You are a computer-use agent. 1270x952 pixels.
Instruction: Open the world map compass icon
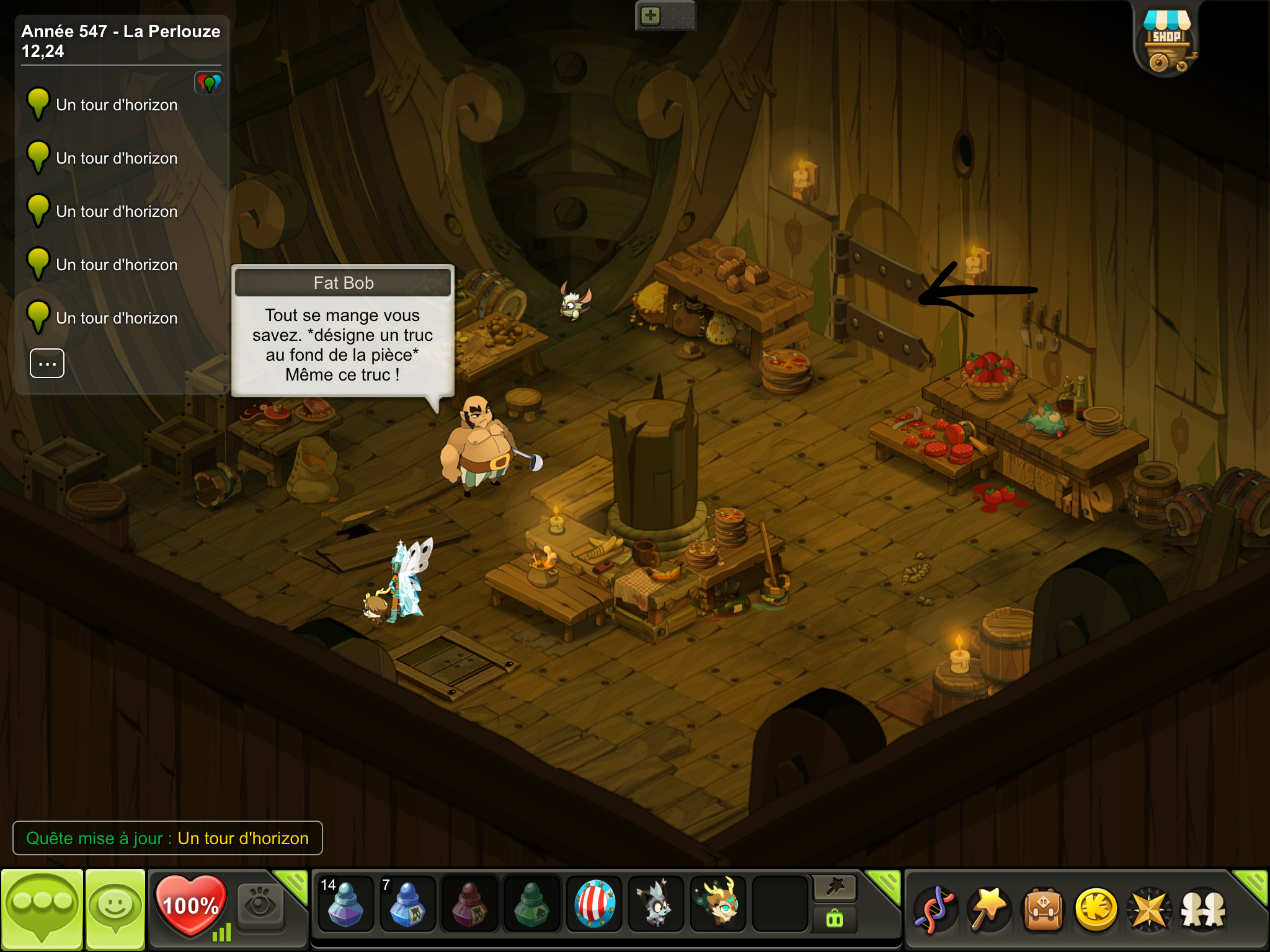coord(1150,910)
